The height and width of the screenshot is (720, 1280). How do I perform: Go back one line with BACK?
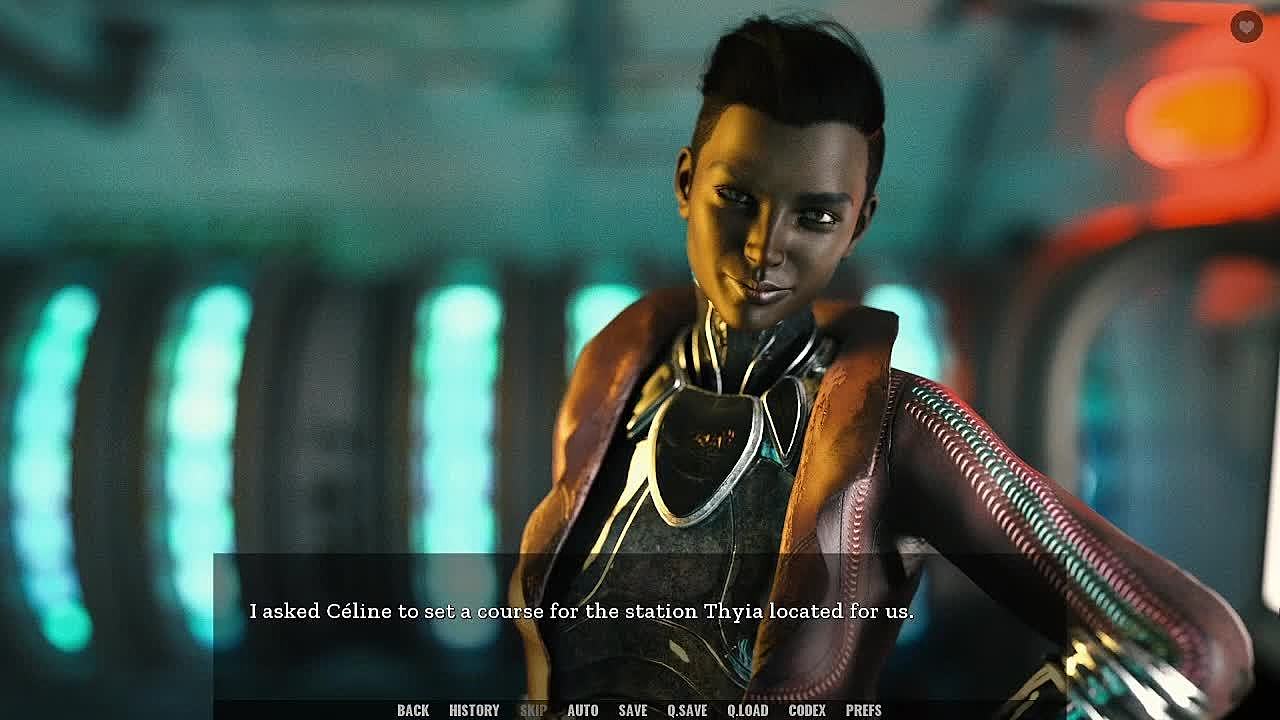pos(413,710)
